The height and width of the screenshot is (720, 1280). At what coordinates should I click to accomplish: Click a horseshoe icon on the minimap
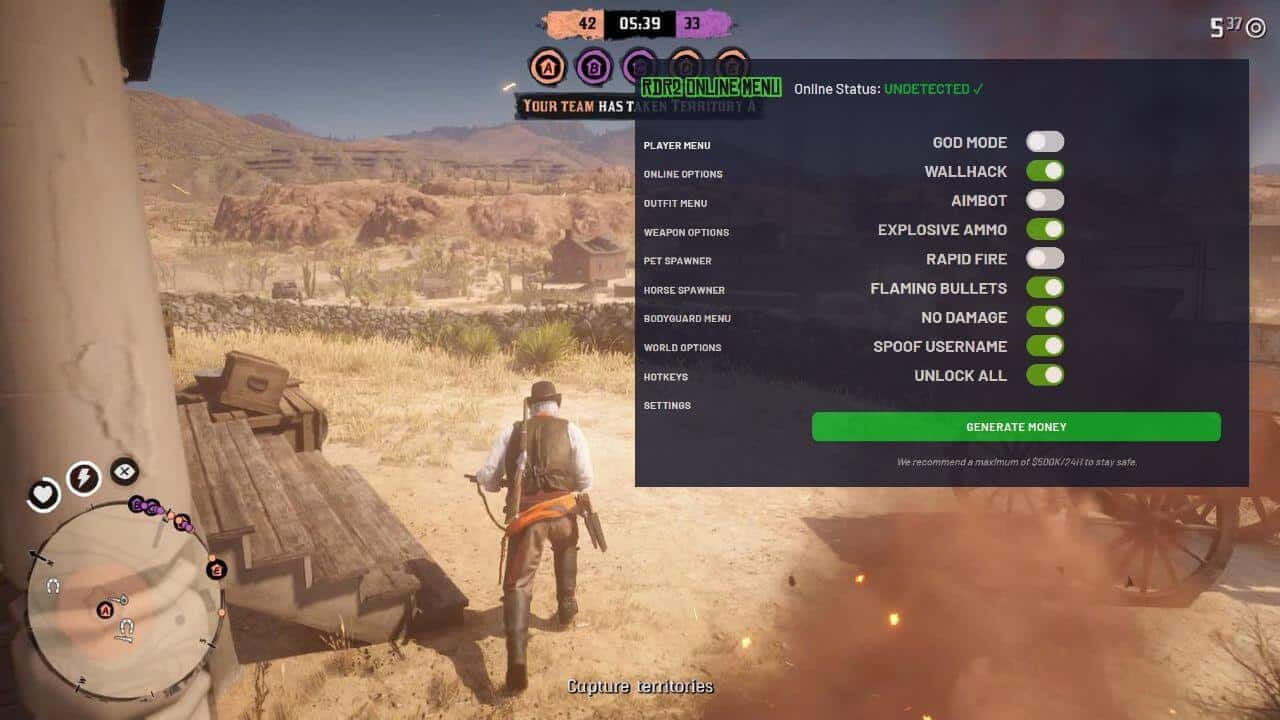pos(53,586)
